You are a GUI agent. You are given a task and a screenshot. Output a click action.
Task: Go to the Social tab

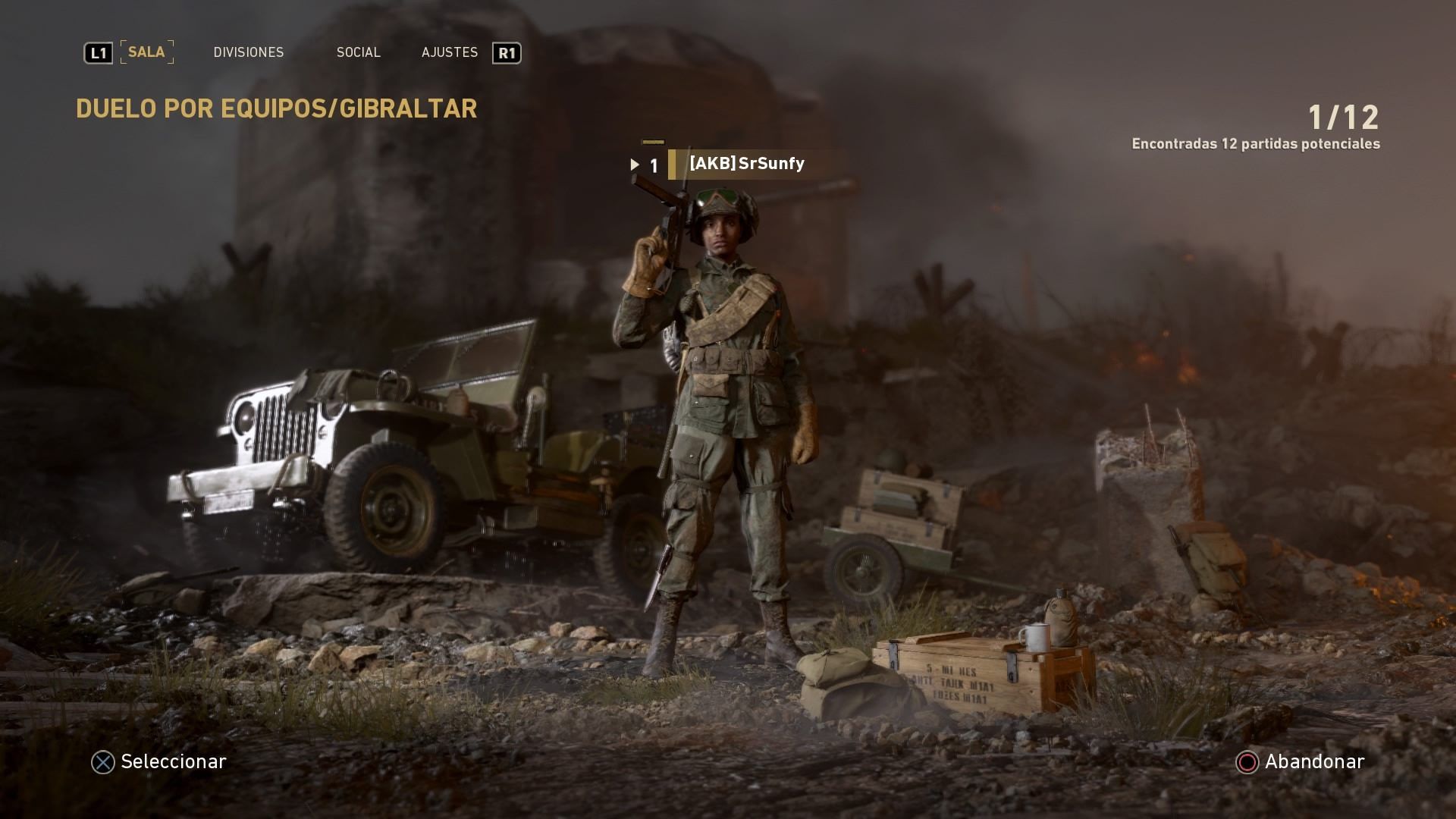click(359, 52)
